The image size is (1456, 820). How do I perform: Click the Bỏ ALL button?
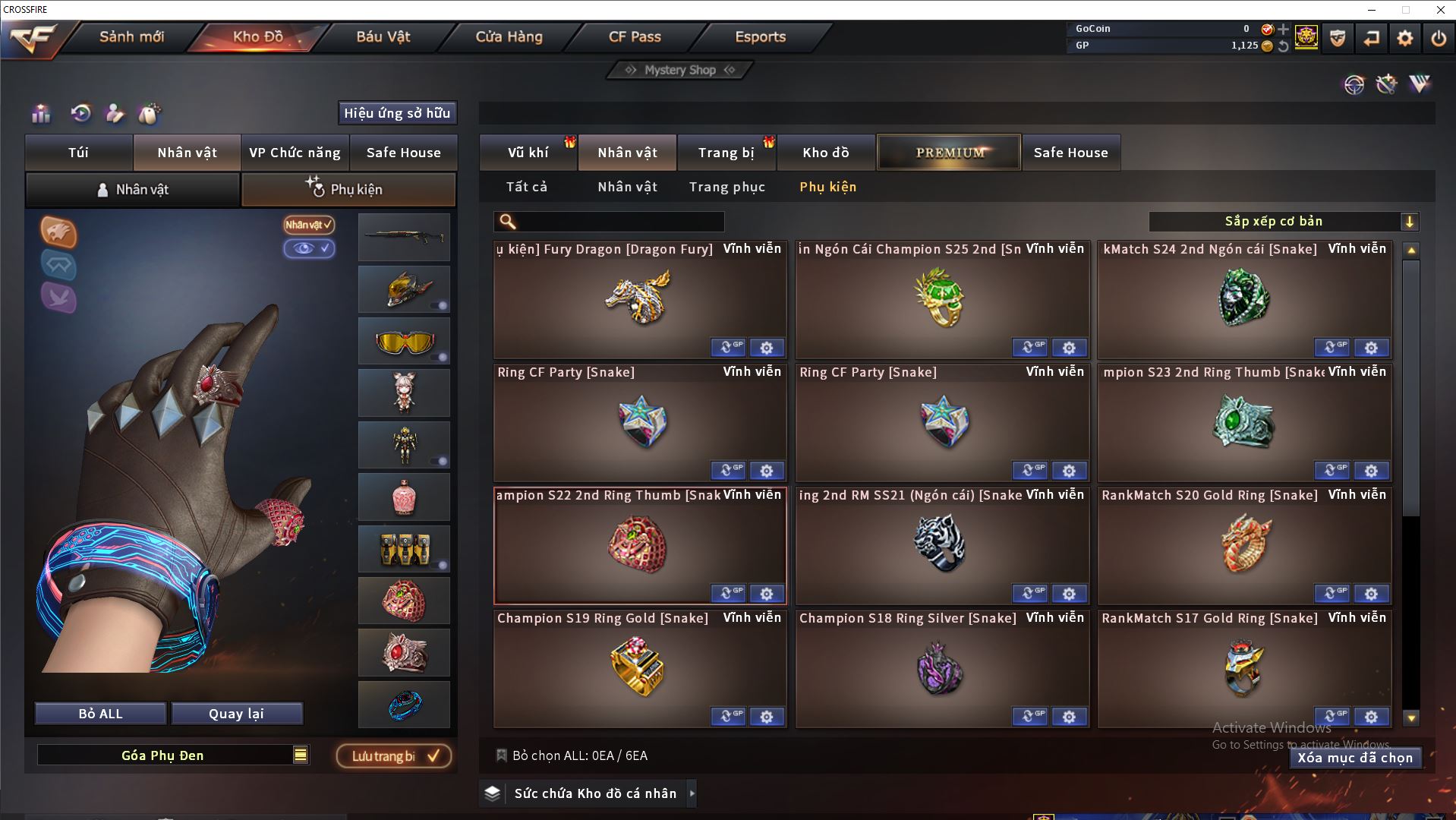click(100, 714)
